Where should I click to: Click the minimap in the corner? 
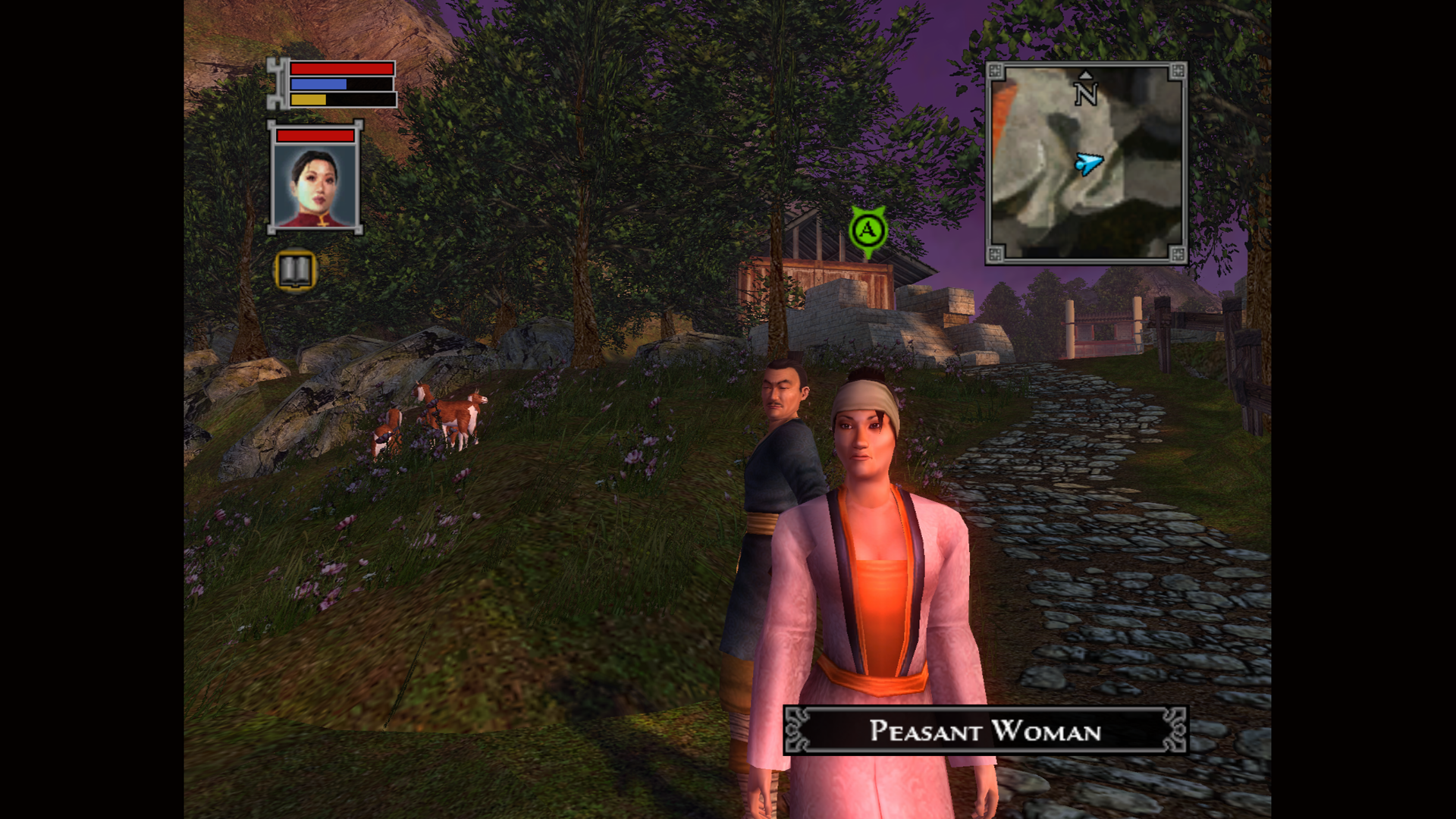pos(1086,164)
